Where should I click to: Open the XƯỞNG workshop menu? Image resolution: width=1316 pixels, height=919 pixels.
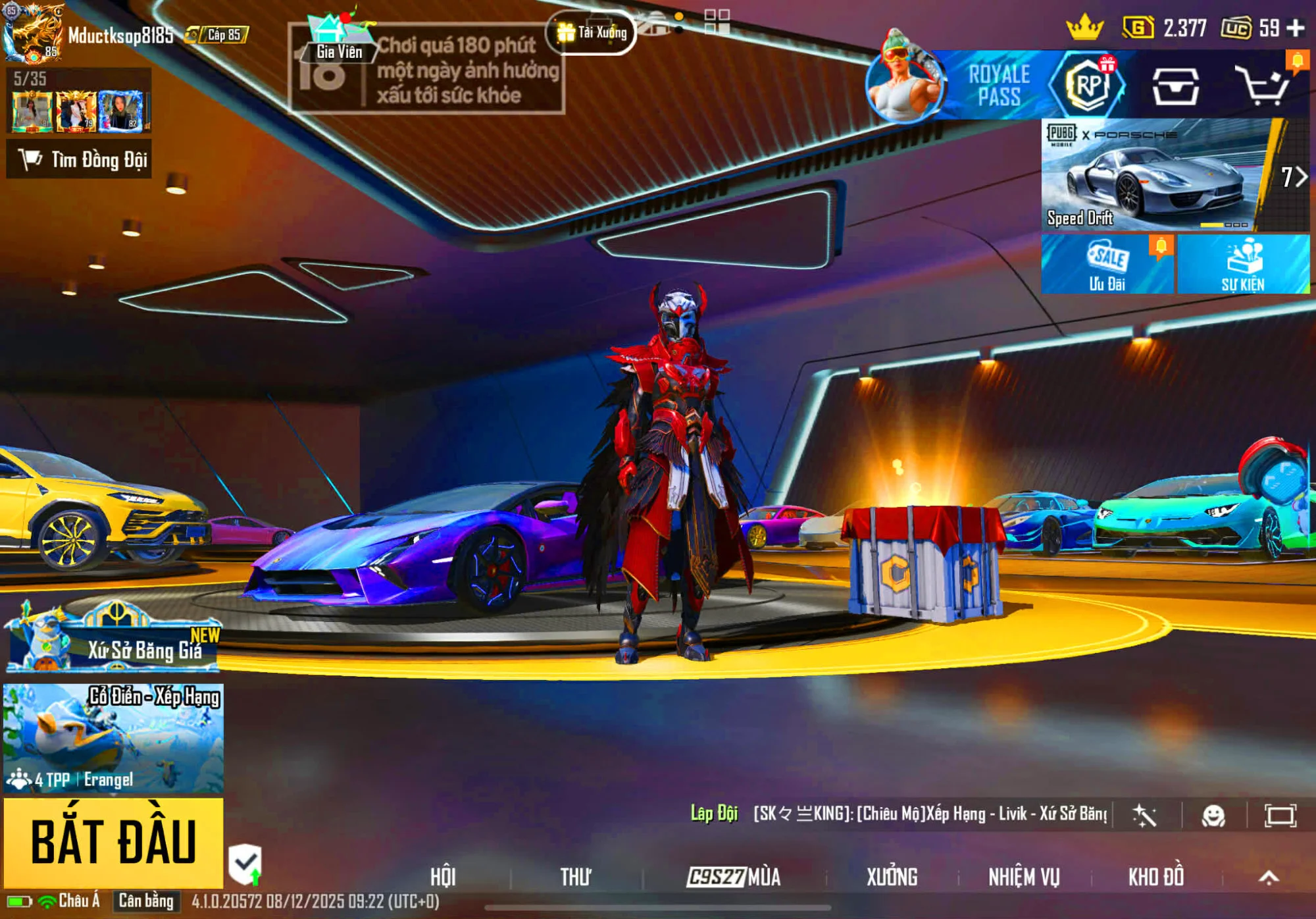pyautogui.click(x=892, y=877)
